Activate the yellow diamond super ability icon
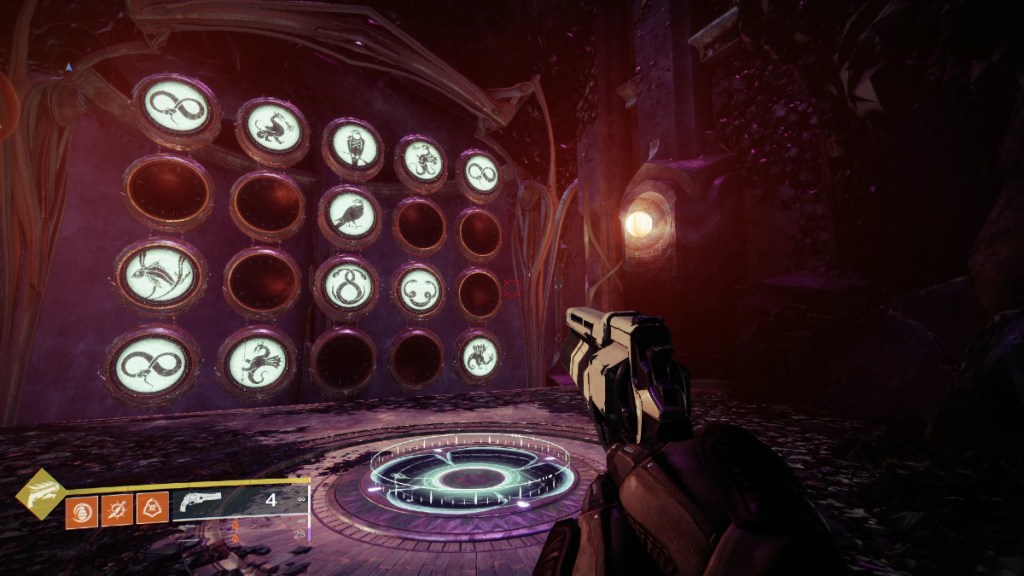Viewport: 1024px width, 576px height. point(41,495)
